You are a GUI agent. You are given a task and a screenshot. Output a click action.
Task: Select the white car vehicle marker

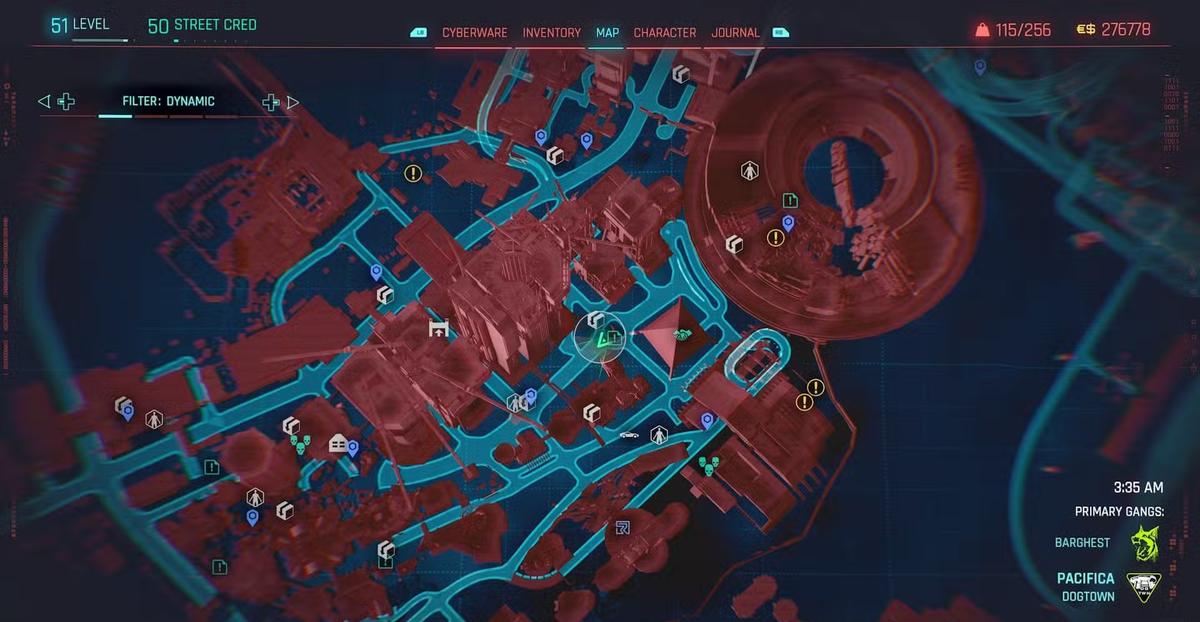coord(630,435)
